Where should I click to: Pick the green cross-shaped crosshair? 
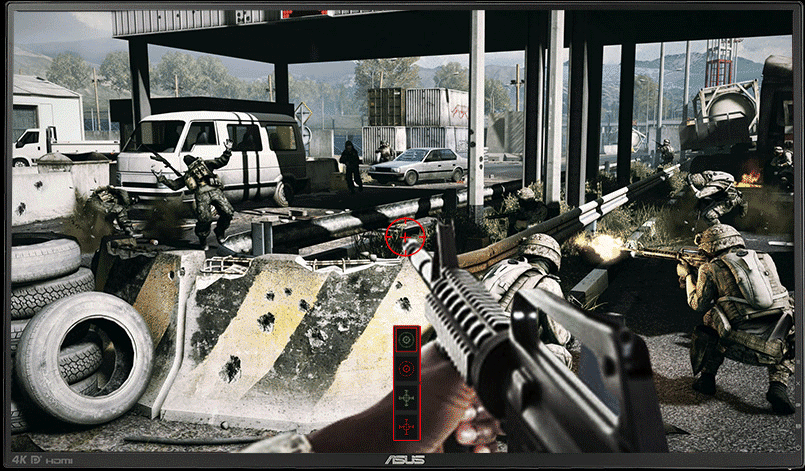(x=406, y=398)
